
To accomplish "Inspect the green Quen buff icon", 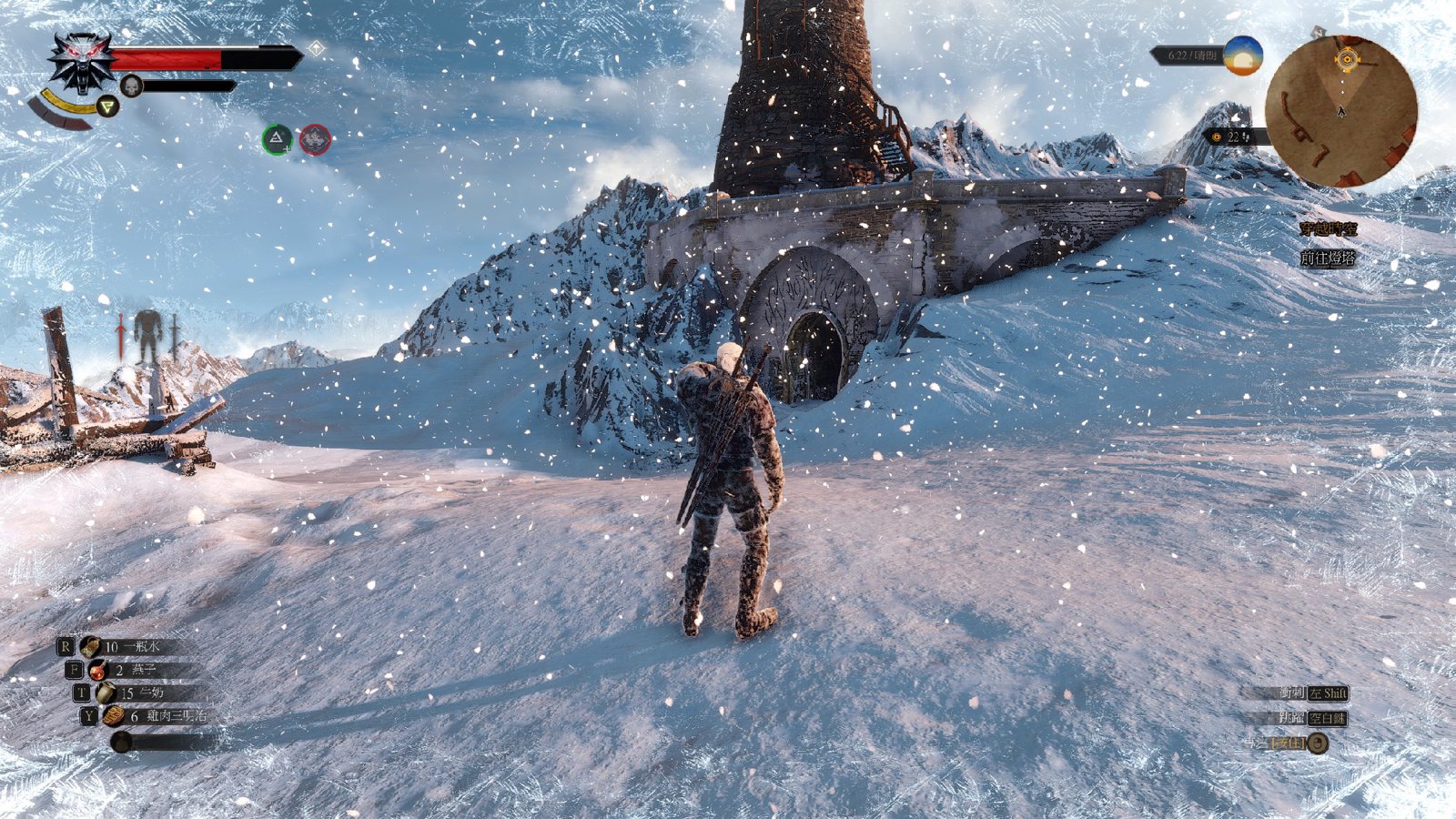I will pyautogui.click(x=277, y=139).
